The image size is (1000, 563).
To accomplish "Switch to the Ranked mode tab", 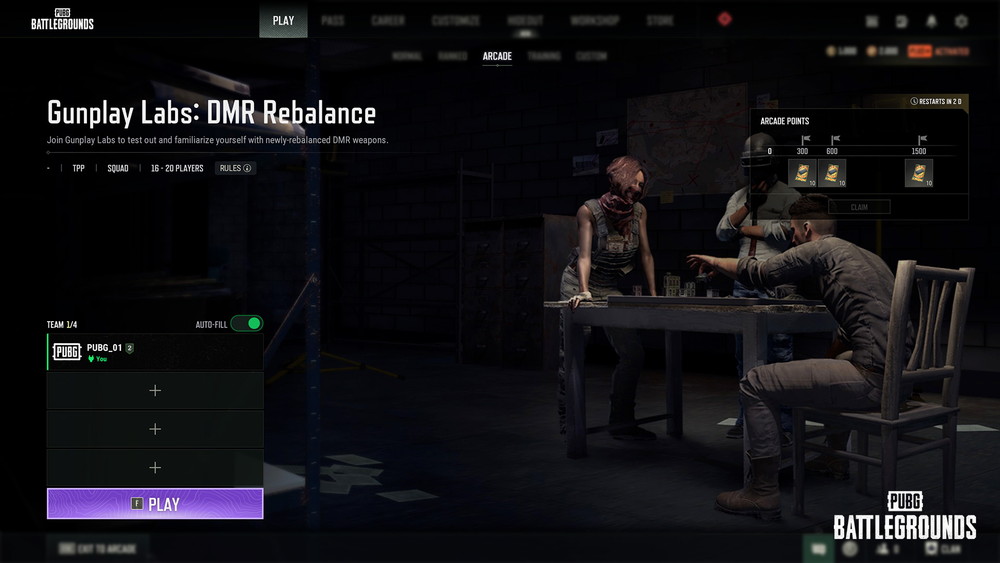I will click(453, 56).
